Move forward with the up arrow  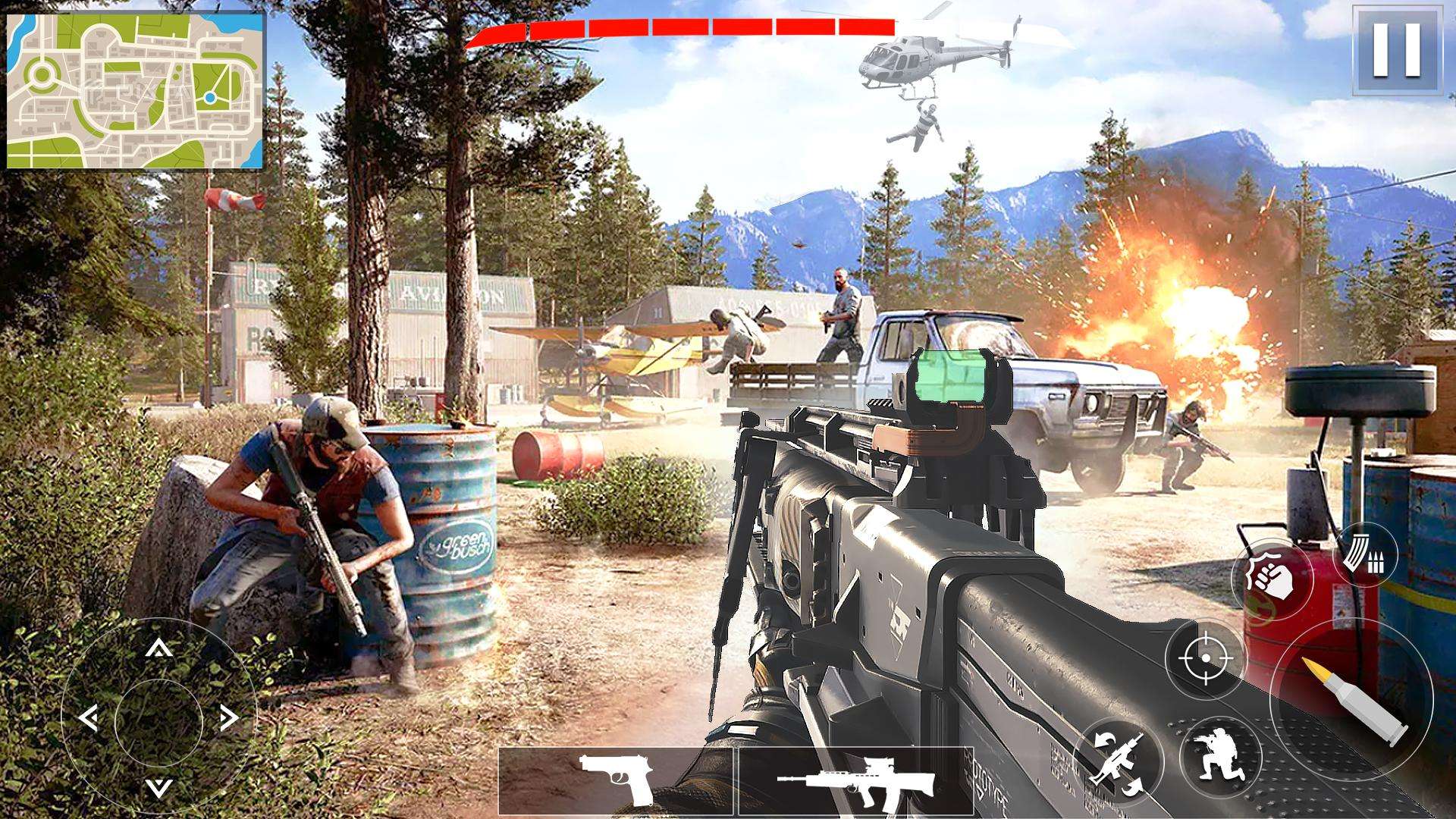[158, 648]
